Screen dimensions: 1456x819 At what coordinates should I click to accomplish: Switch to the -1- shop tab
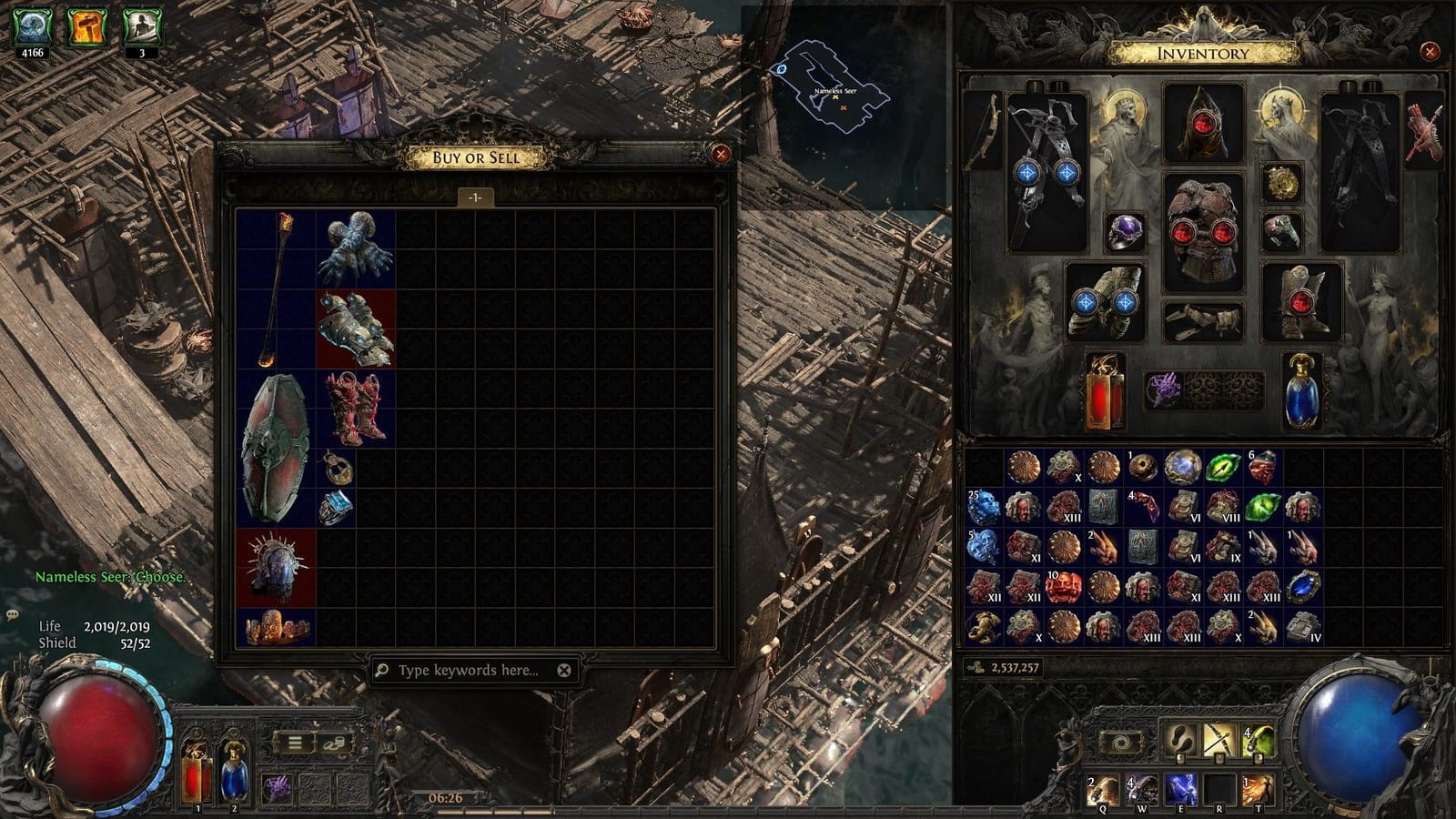click(x=474, y=196)
